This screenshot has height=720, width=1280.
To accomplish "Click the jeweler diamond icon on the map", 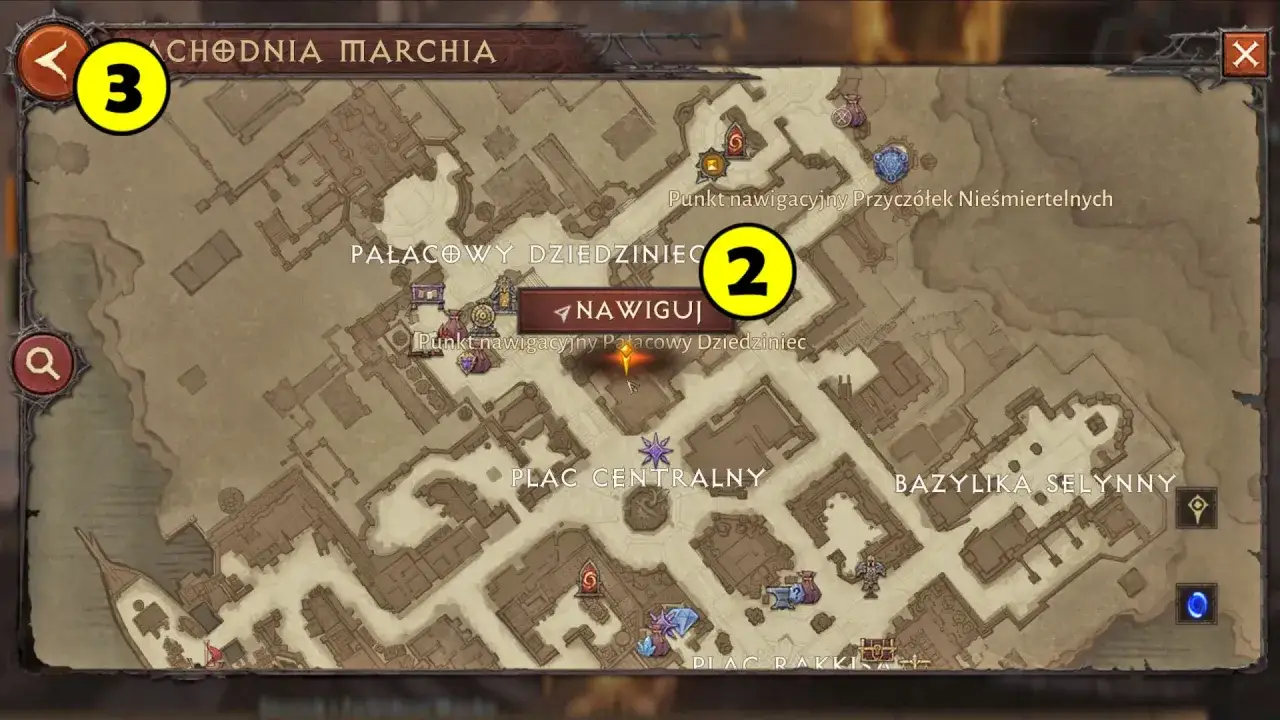I will 682,620.
